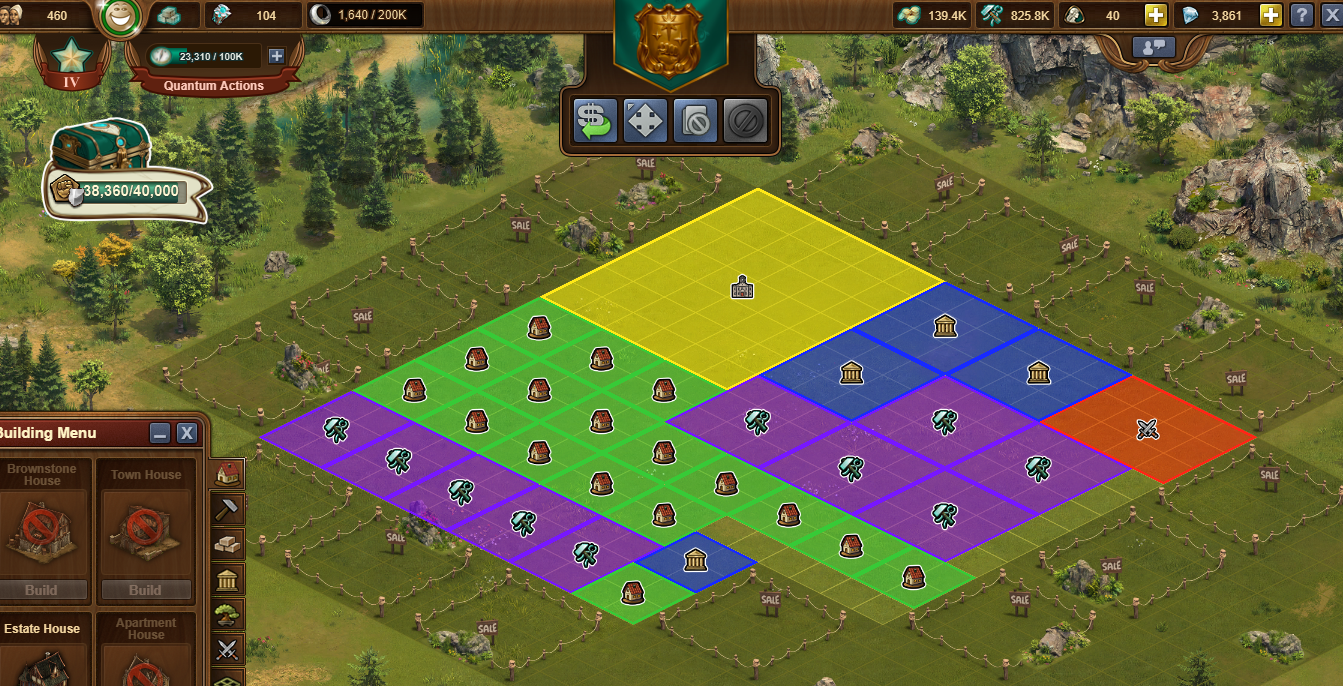Click the smiling face happiness indicator
The height and width of the screenshot is (686, 1343).
pyautogui.click(x=122, y=15)
